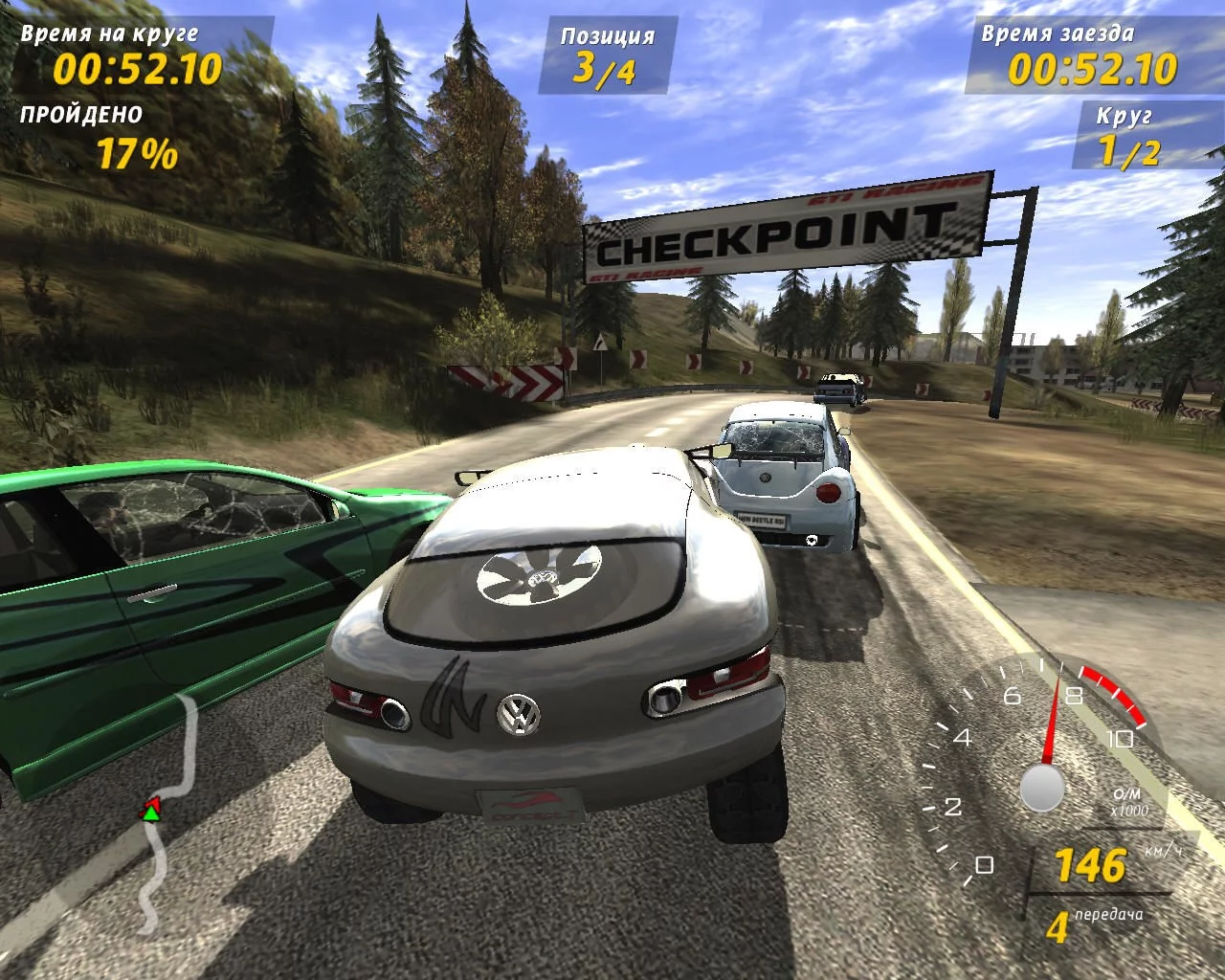This screenshot has height=980, width=1225.
Task: Select the player arrow marker on minimap
Action: coord(150,812)
